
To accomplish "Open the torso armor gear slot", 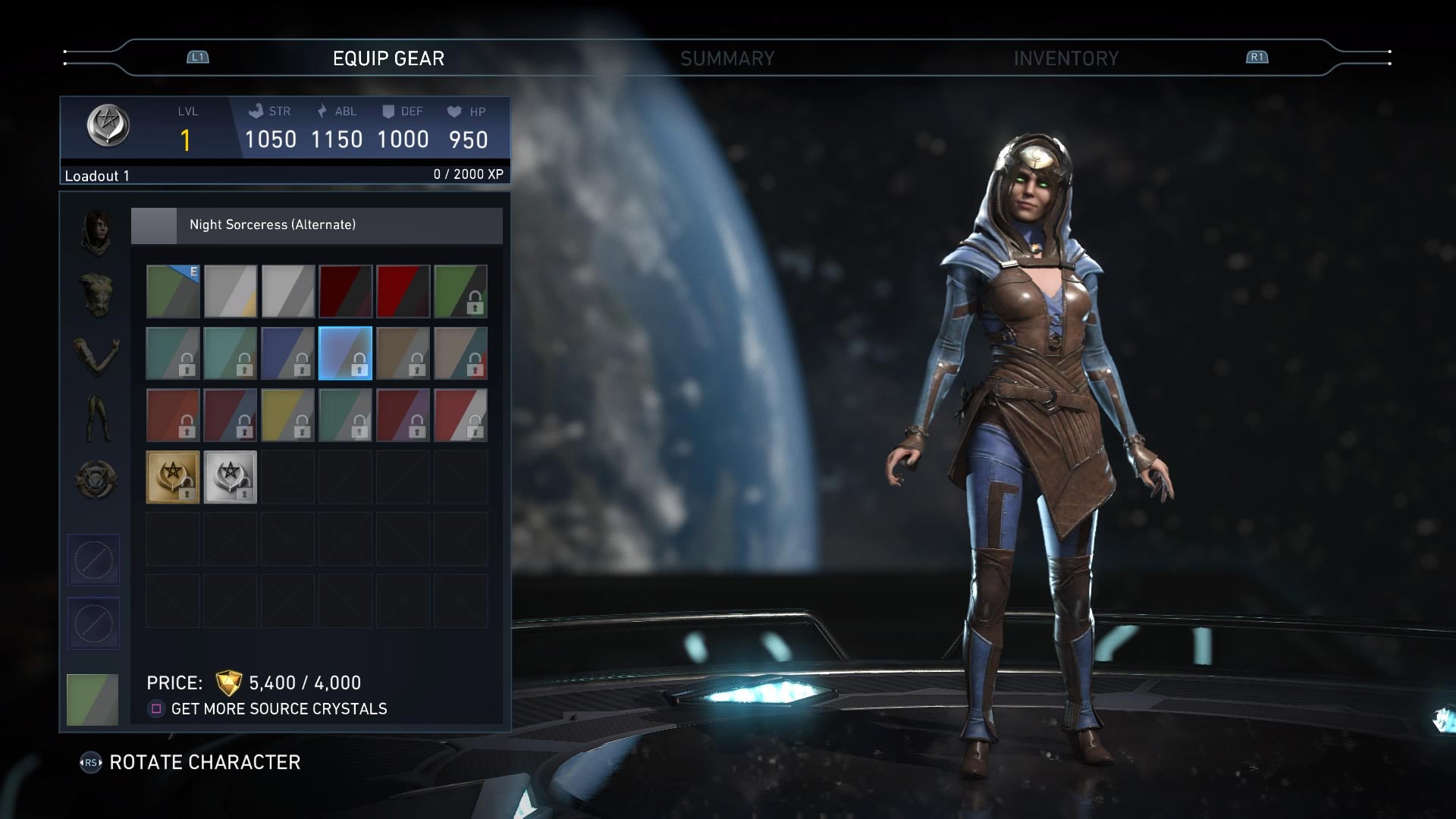I will (x=95, y=296).
